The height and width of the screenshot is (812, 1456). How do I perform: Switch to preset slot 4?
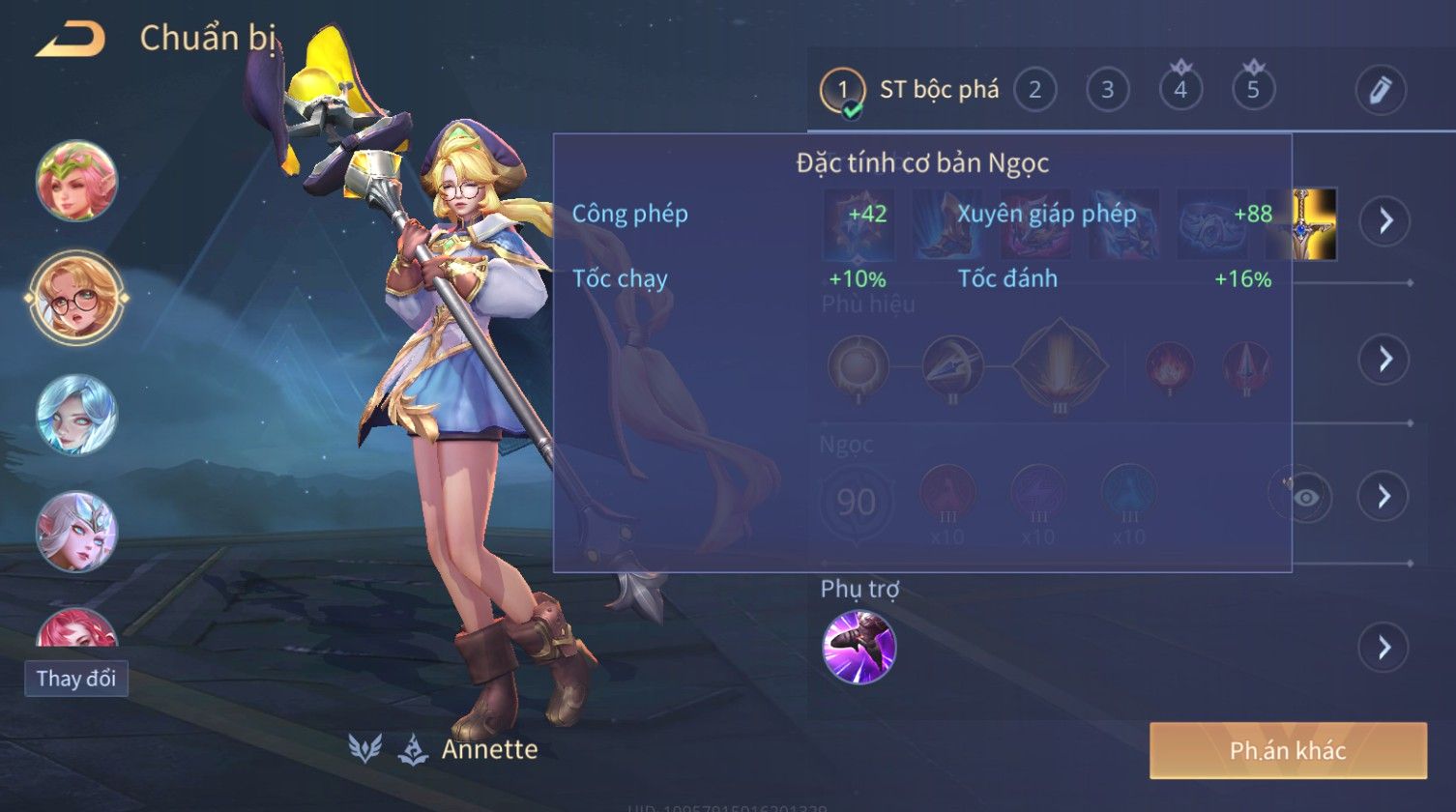pyautogui.click(x=1180, y=91)
